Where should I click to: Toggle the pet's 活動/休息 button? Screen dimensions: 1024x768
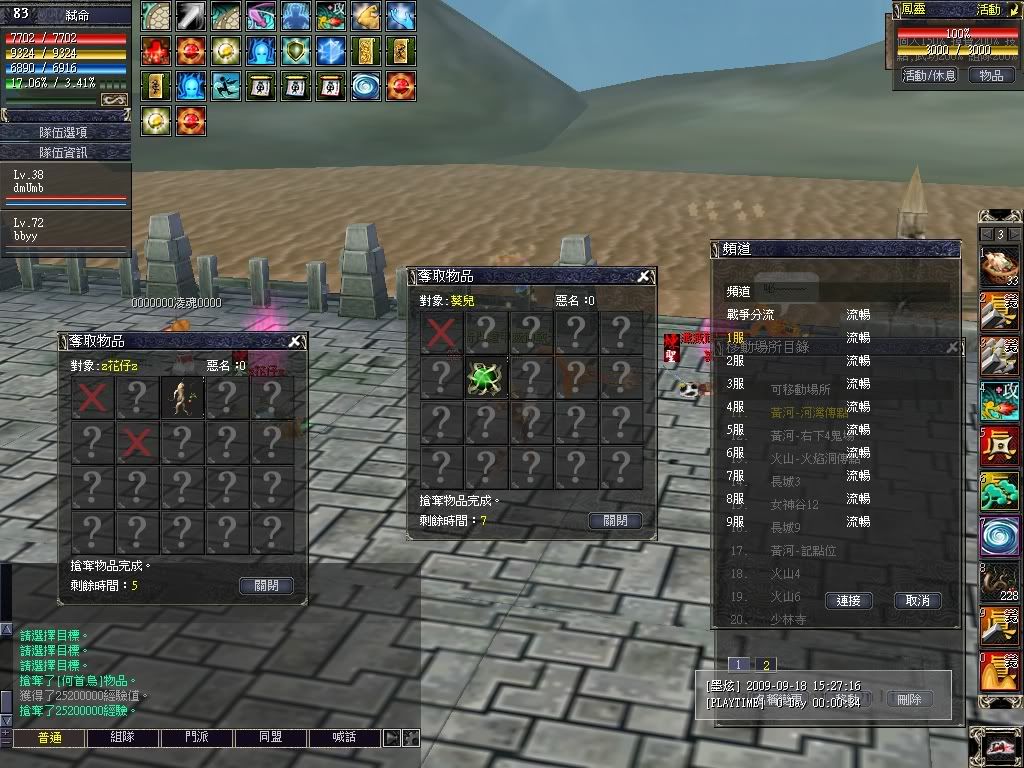929,75
